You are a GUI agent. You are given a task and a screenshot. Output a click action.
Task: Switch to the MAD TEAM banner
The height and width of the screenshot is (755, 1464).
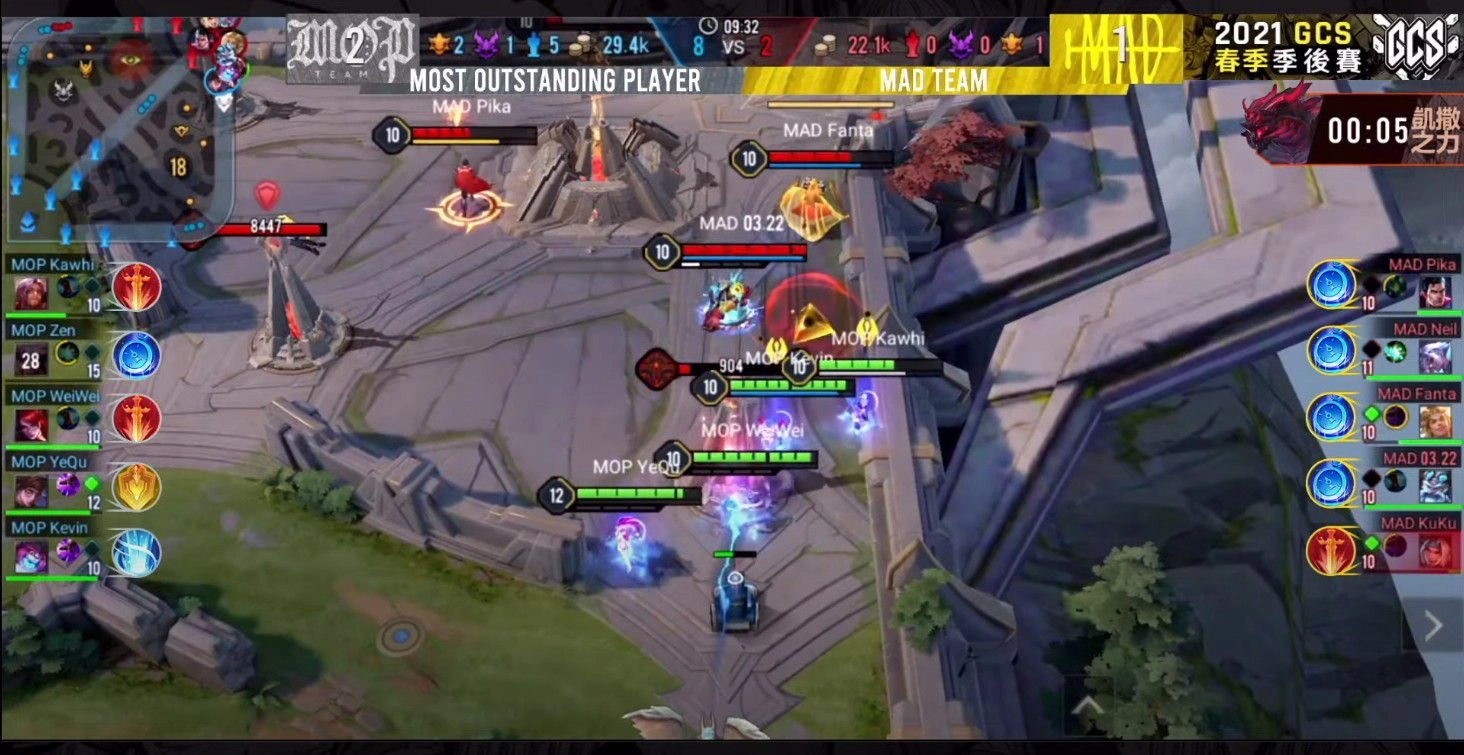[934, 80]
